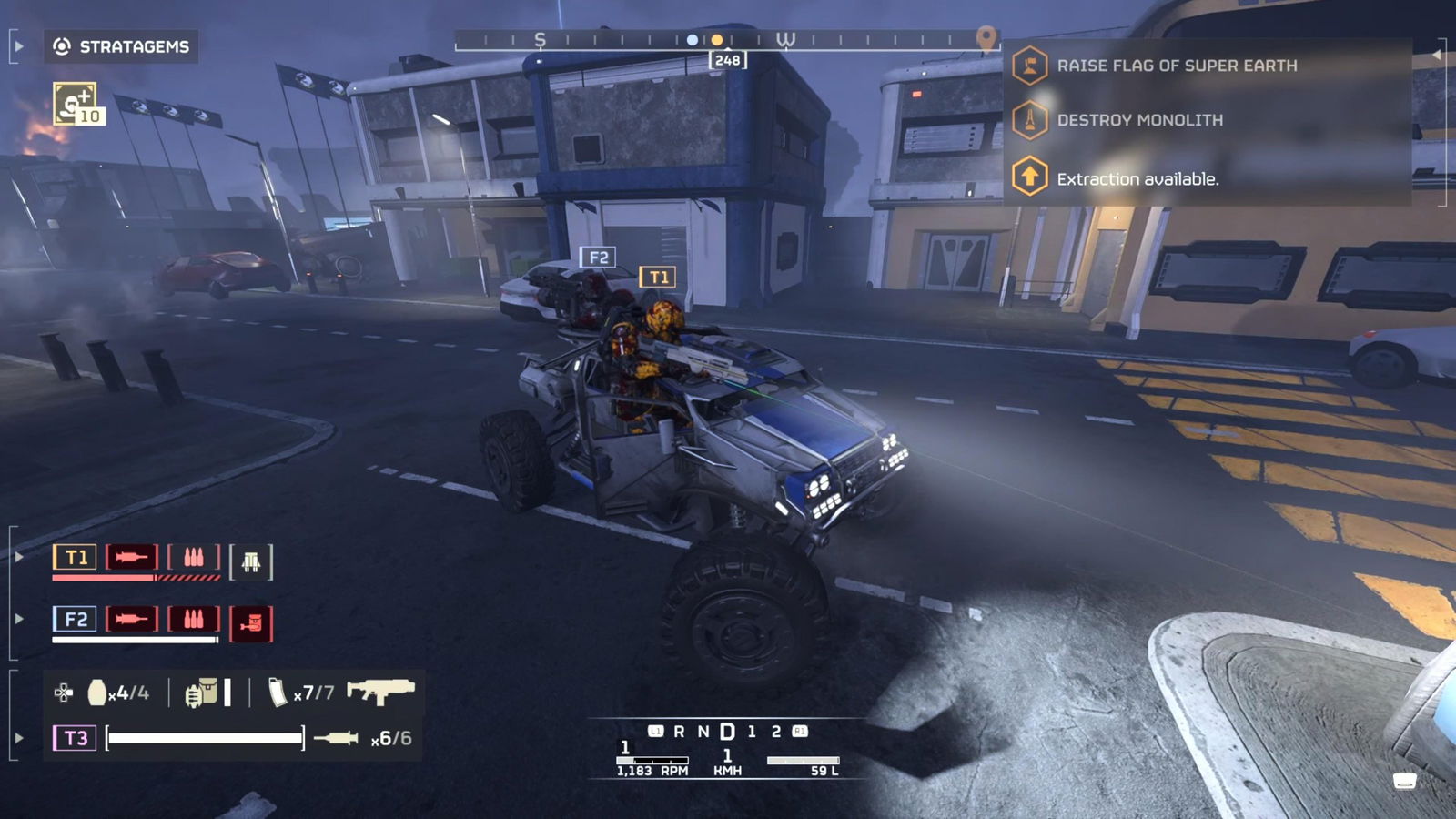This screenshot has width=1456, height=819.
Task: Click F2's red sentry status icon
Action: [251, 623]
